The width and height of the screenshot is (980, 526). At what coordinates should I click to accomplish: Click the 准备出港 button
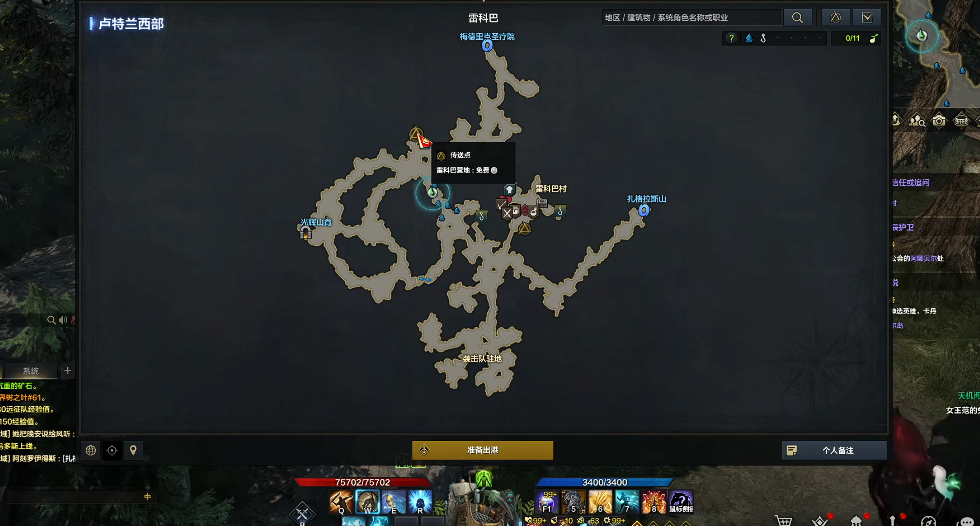(482, 450)
